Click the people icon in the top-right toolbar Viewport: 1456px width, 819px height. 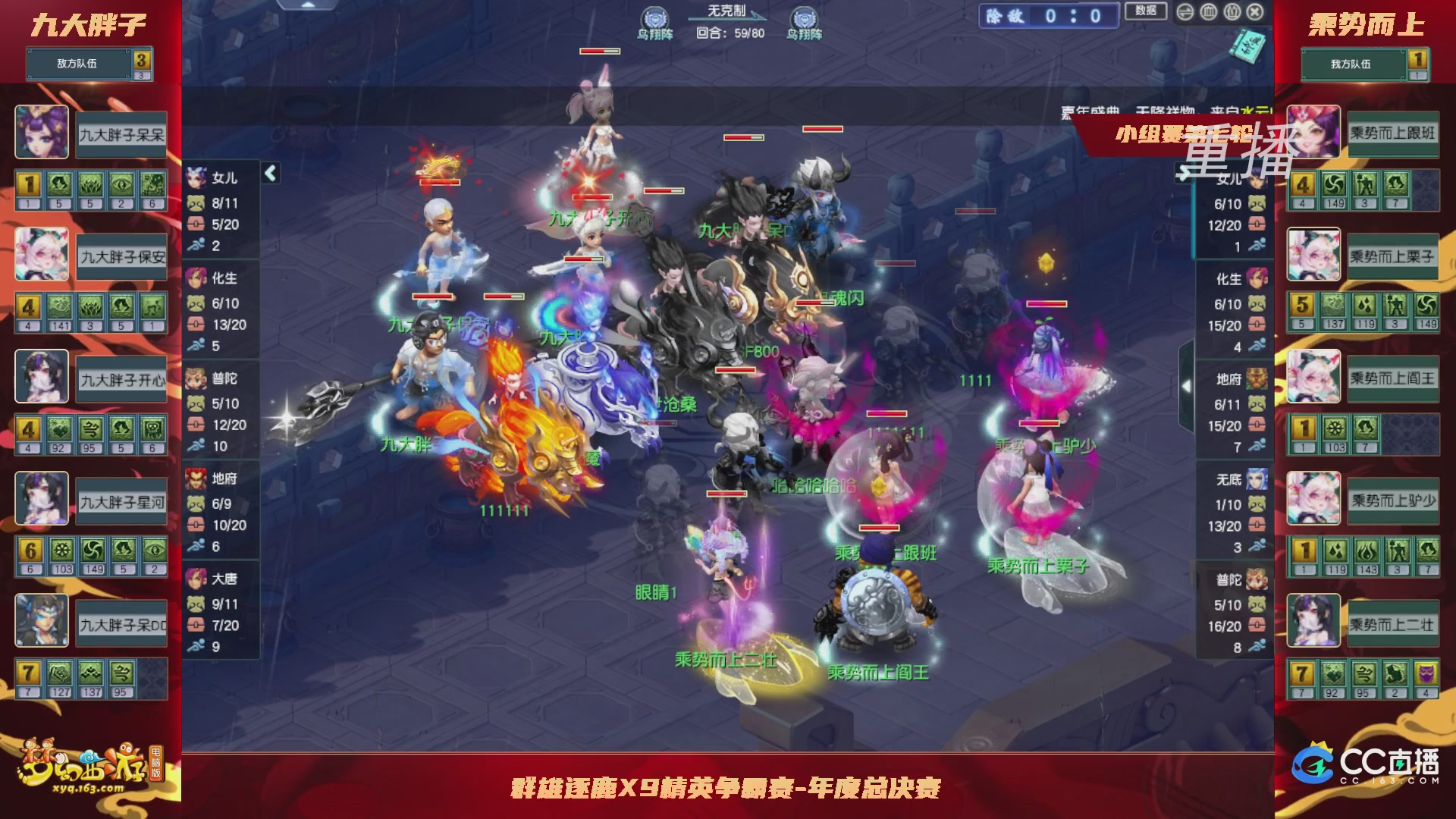point(1232,12)
